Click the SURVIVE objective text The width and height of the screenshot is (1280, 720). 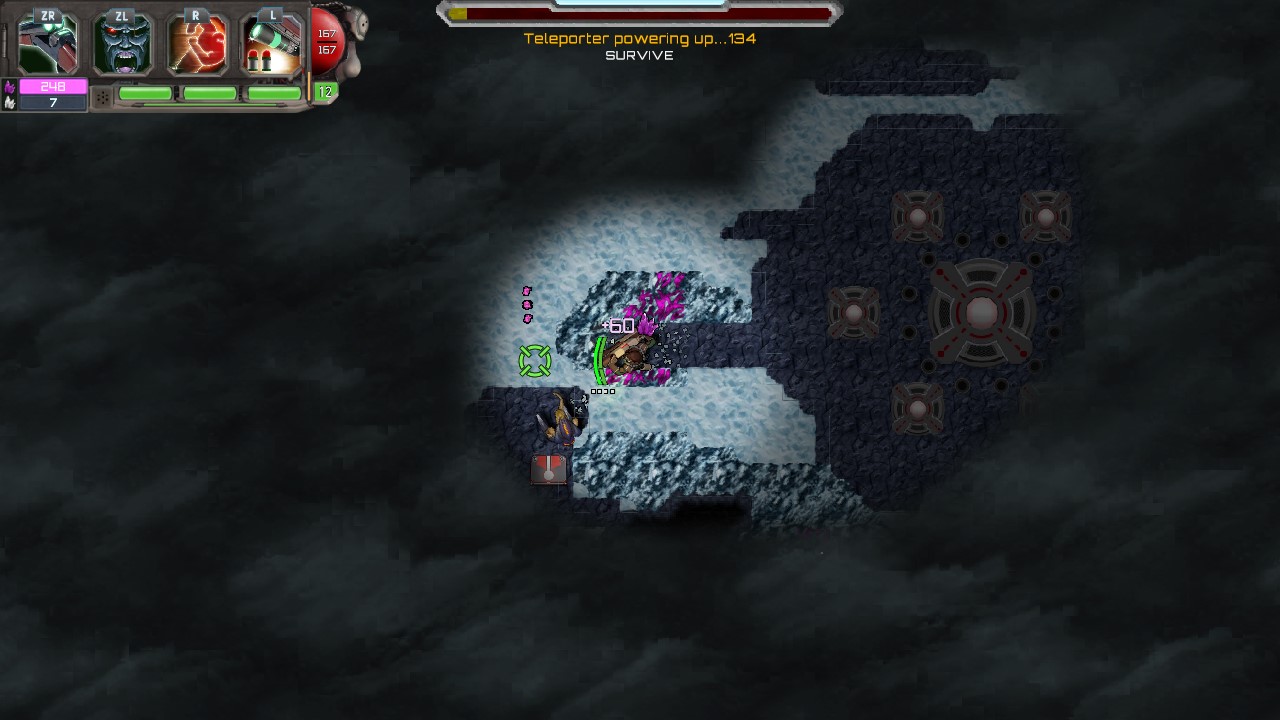coord(637,56)
